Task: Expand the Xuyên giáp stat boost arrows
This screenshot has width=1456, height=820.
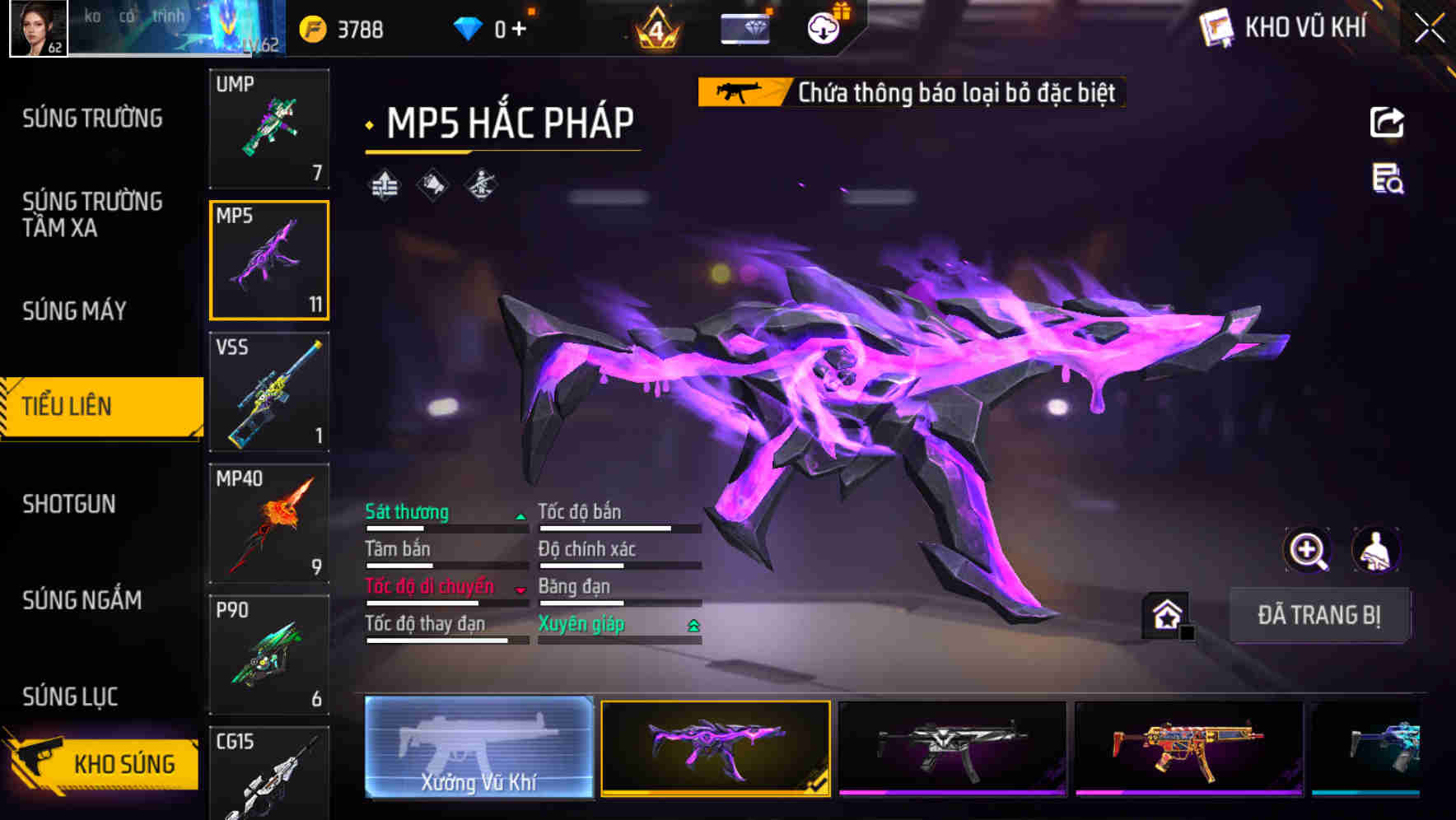Action: pos(693,625)
